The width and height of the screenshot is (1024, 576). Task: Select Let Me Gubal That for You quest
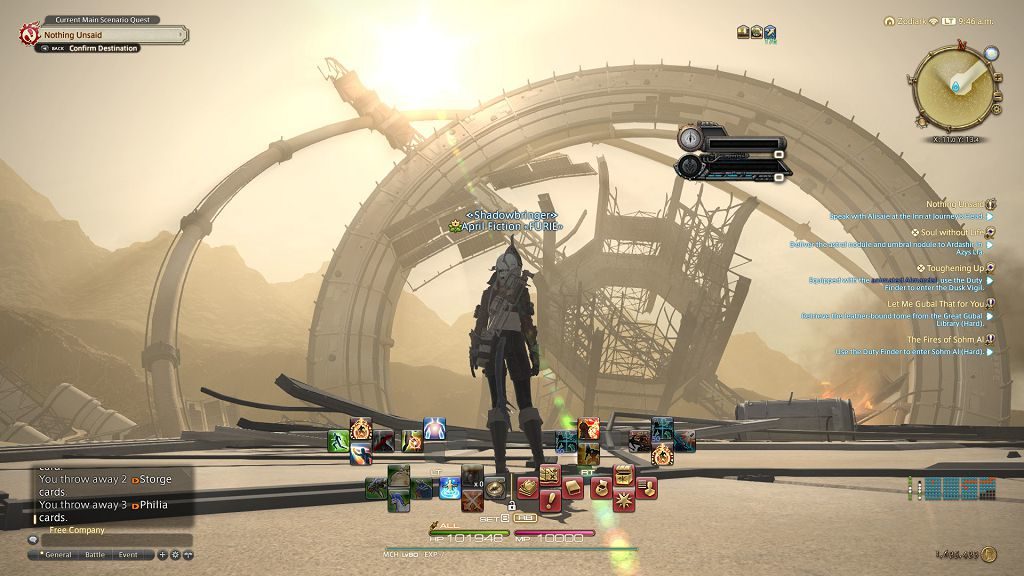click(x=935, y=304)
